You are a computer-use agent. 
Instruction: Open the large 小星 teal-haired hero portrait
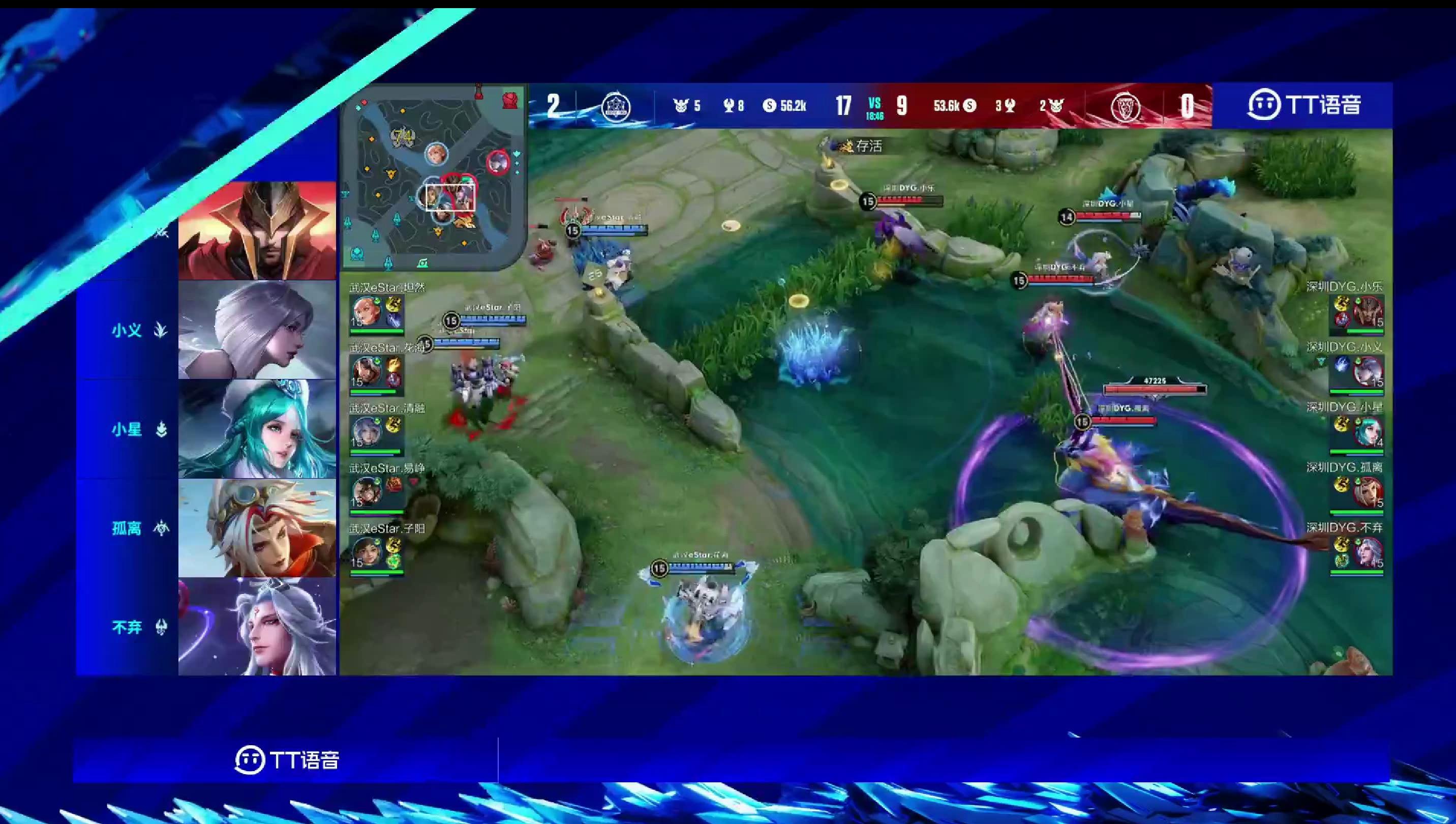point(257,429)
